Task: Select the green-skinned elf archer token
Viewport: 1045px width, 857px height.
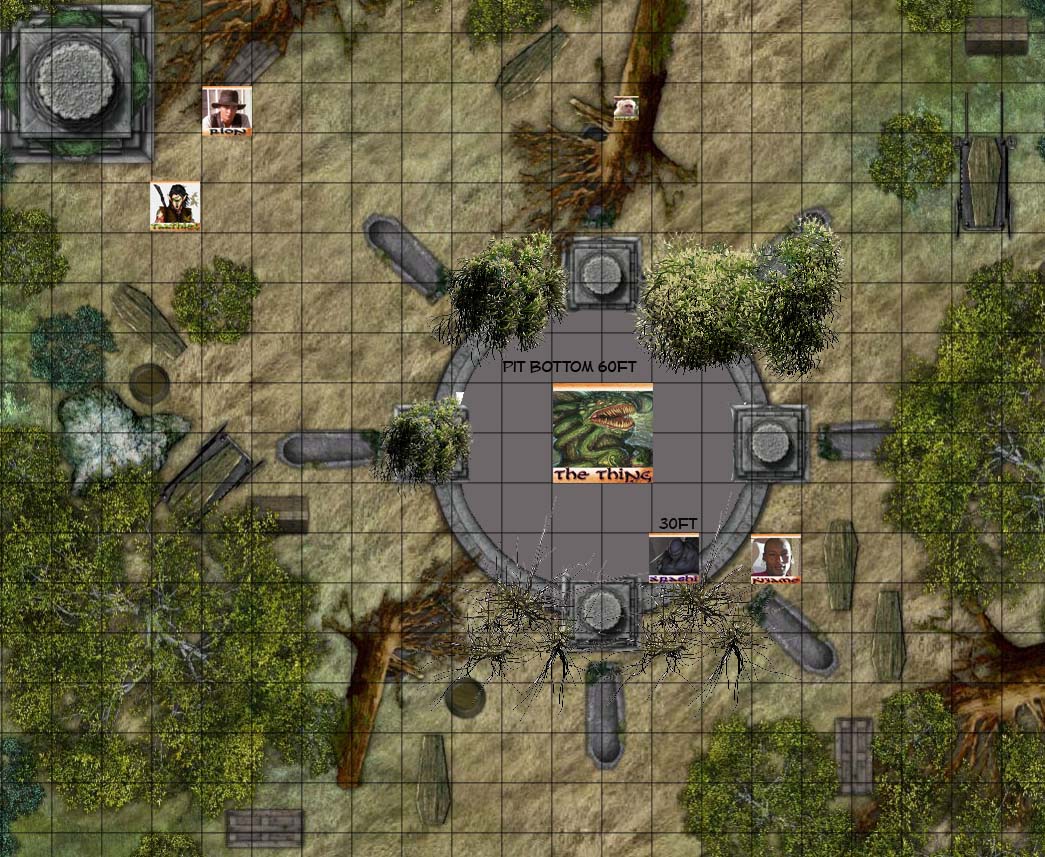Action: tap(175, 205)
